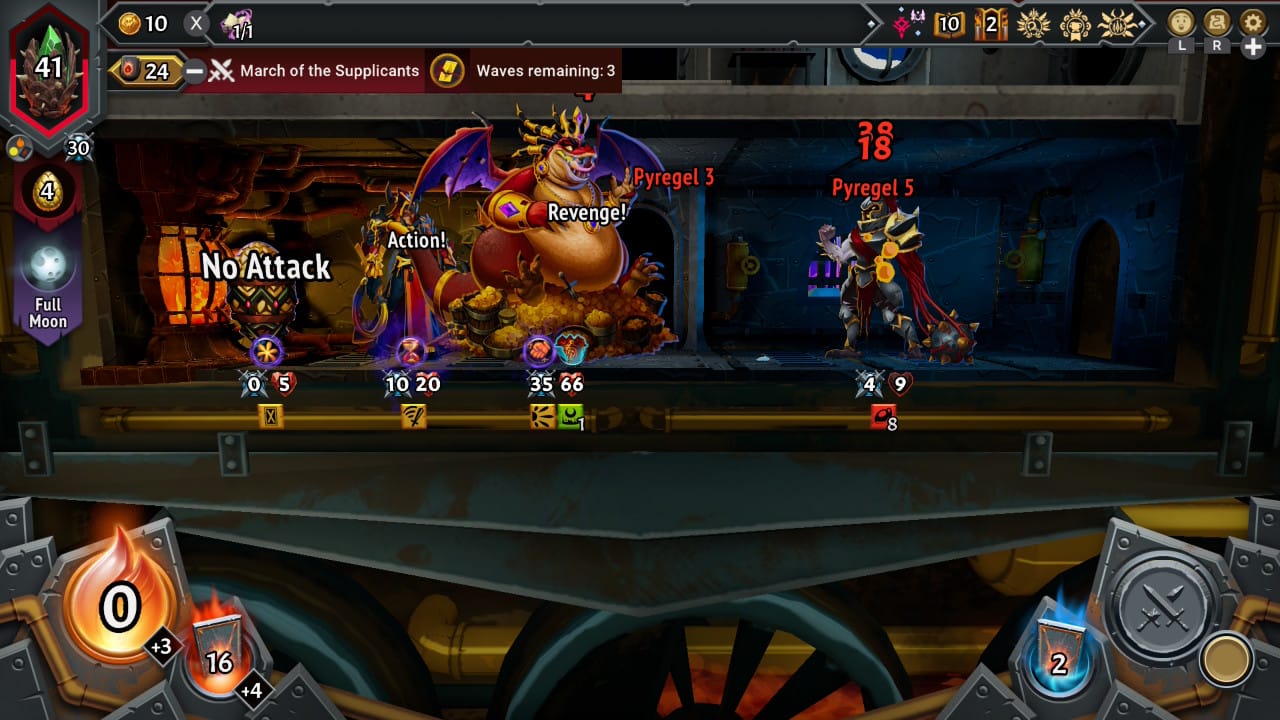Viewport: 1280px width, 720px height.
Task: View the artifact showing 1/1
Action: coord(237,24)
